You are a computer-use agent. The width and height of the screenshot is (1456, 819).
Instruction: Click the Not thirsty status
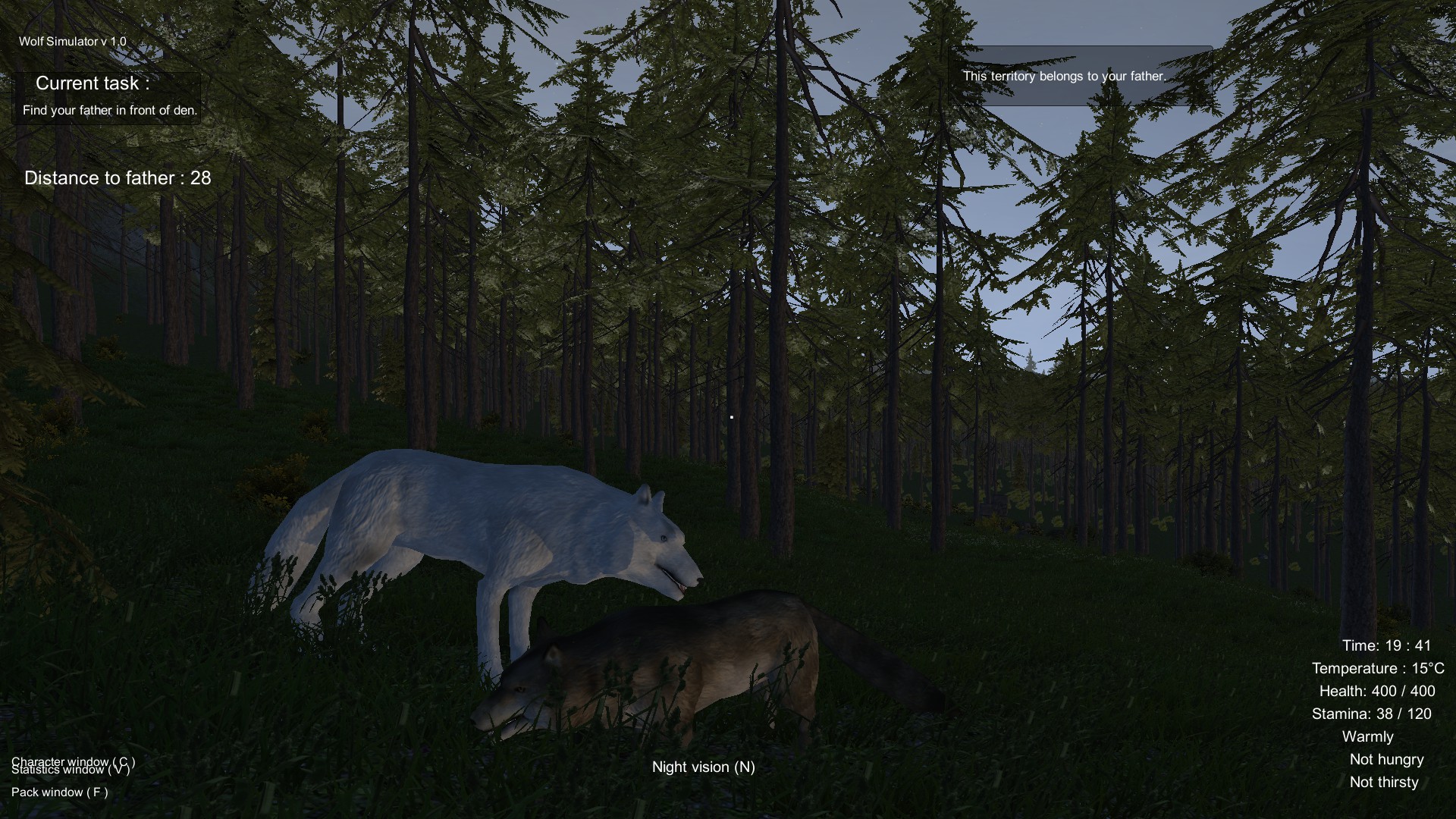pos(1383,782)
